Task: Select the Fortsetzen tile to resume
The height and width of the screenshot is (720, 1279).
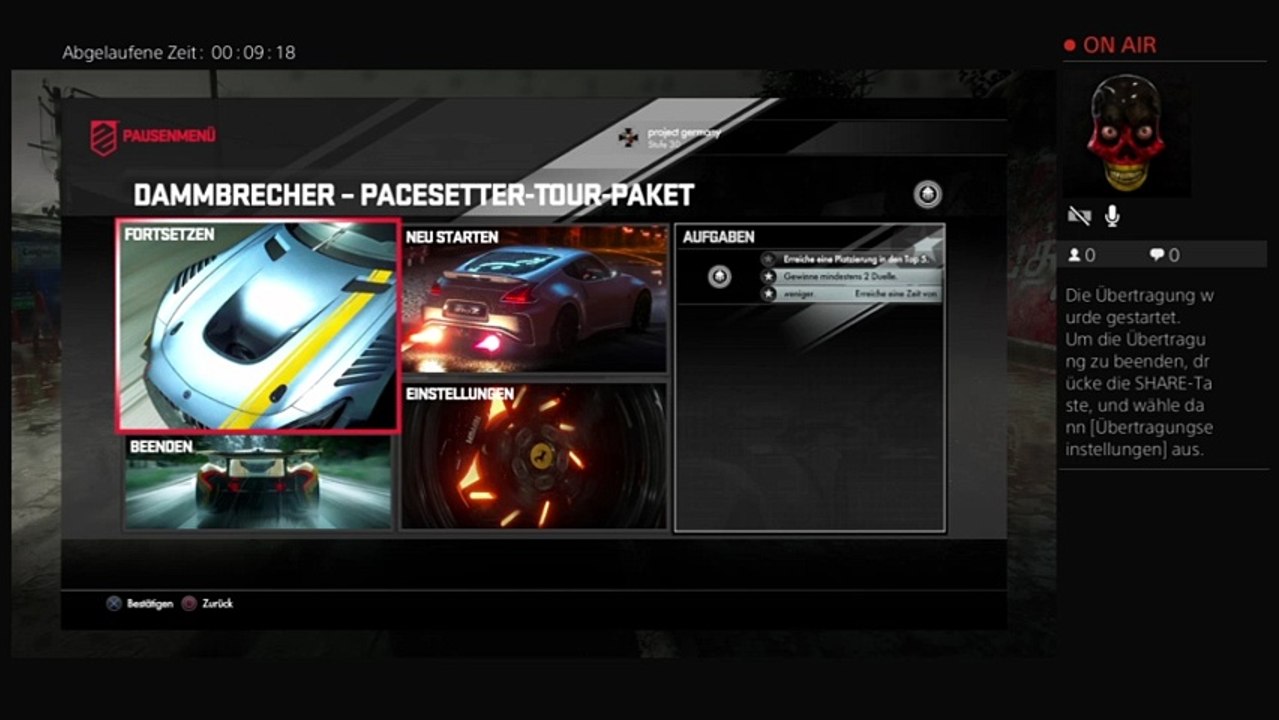Action: pyautogui.click(x=258, y=326)
